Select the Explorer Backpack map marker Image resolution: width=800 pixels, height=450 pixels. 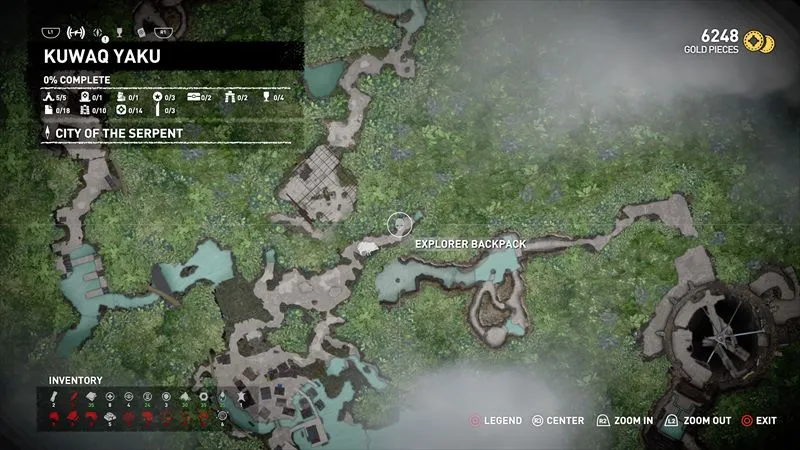tap(399, 224)
